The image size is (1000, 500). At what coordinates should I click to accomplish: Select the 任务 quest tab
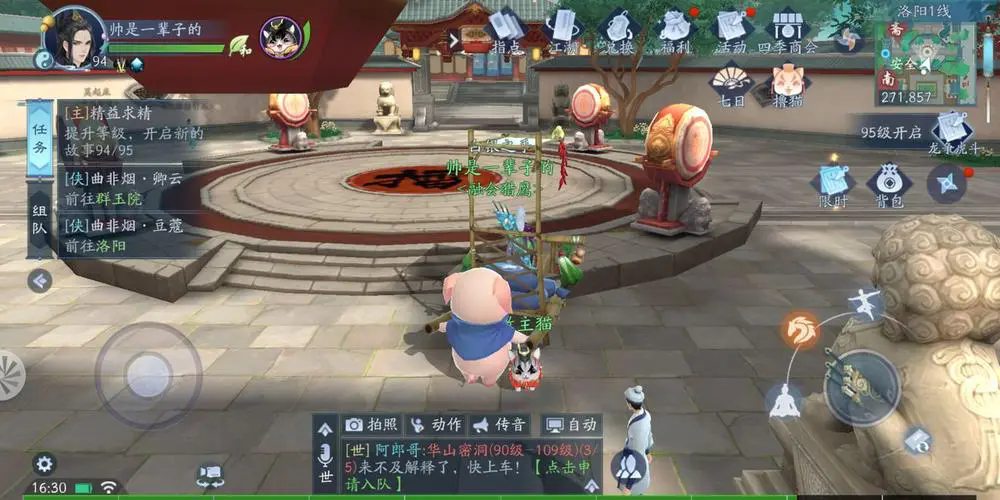39,139
